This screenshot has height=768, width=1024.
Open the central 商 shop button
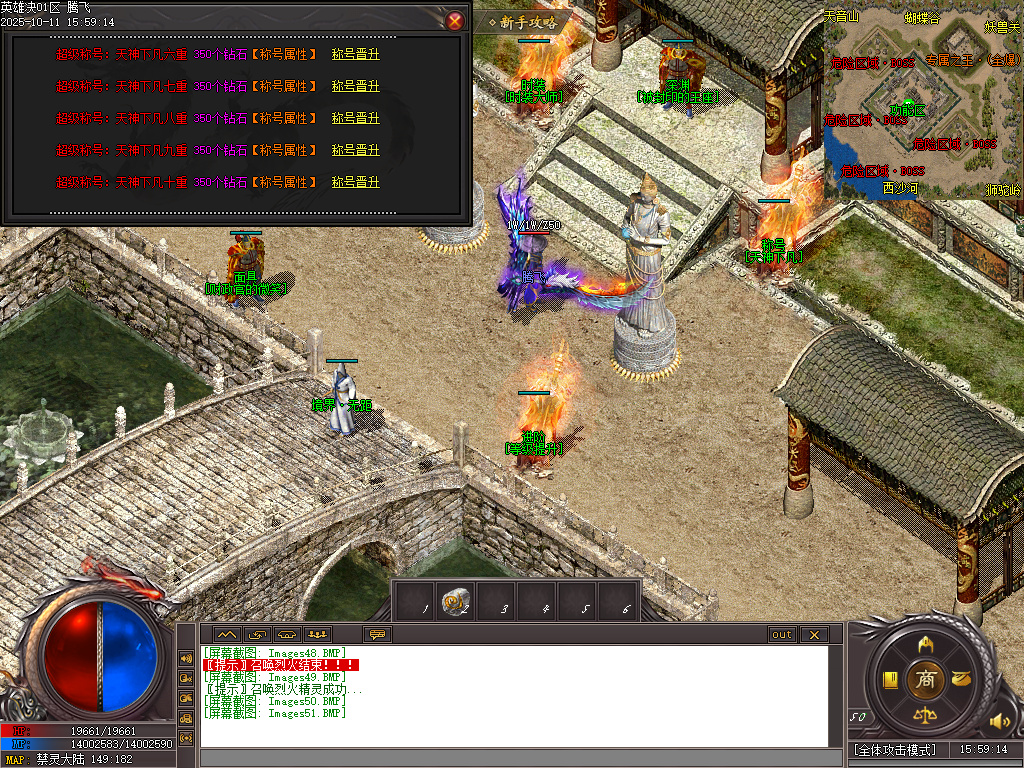pyautogui.click(x=925, y=680)
